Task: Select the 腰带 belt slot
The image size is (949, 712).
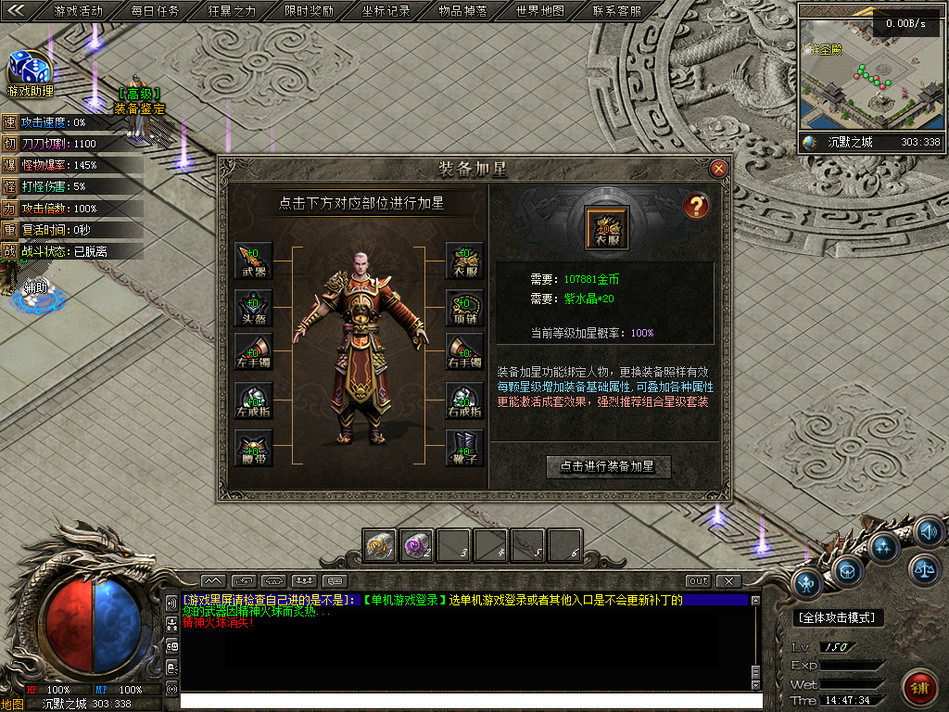Action: point(253,447)
